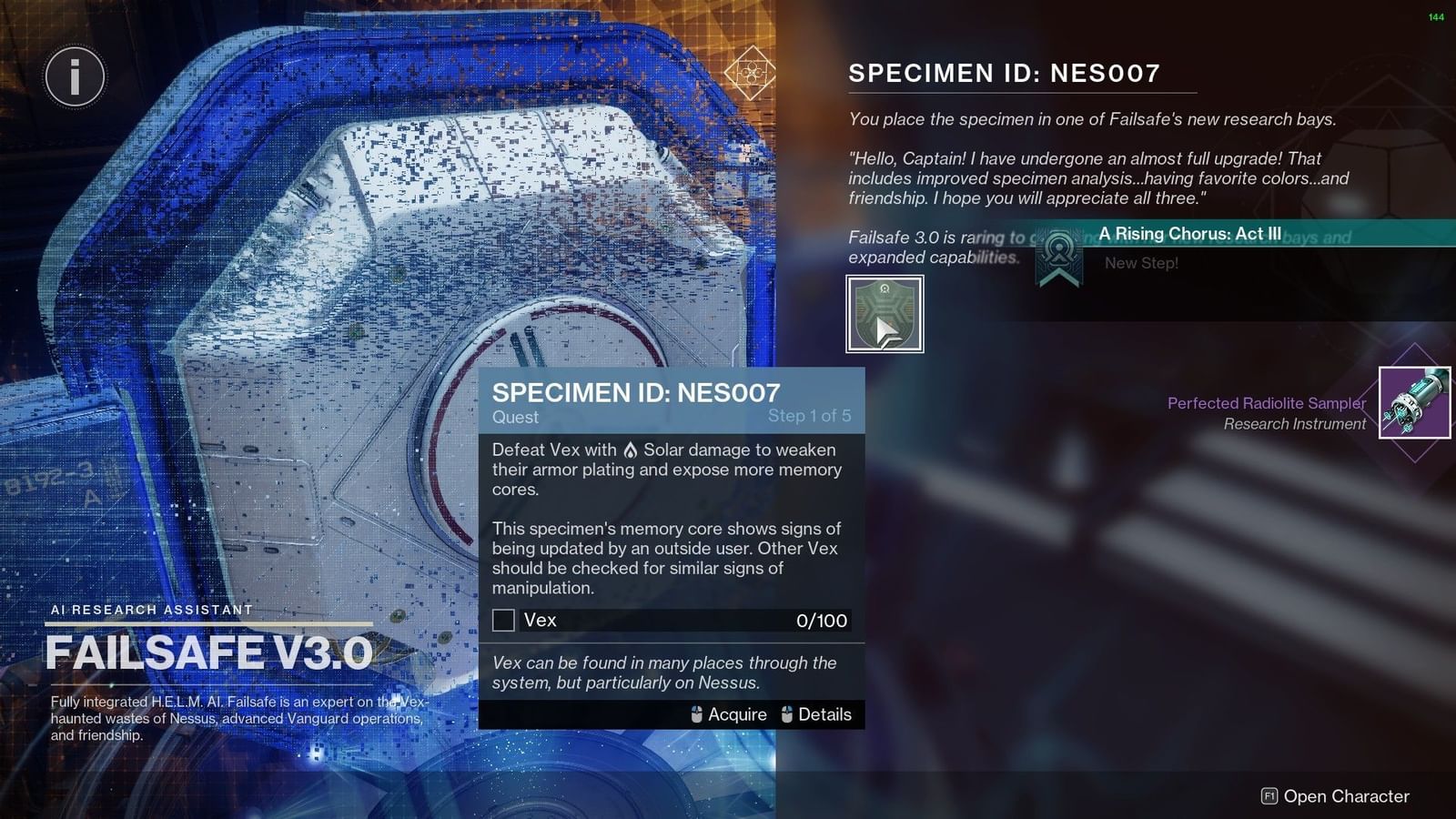
Task: Click the mouse glyph beside Acquire
Action: coord(695,714)
